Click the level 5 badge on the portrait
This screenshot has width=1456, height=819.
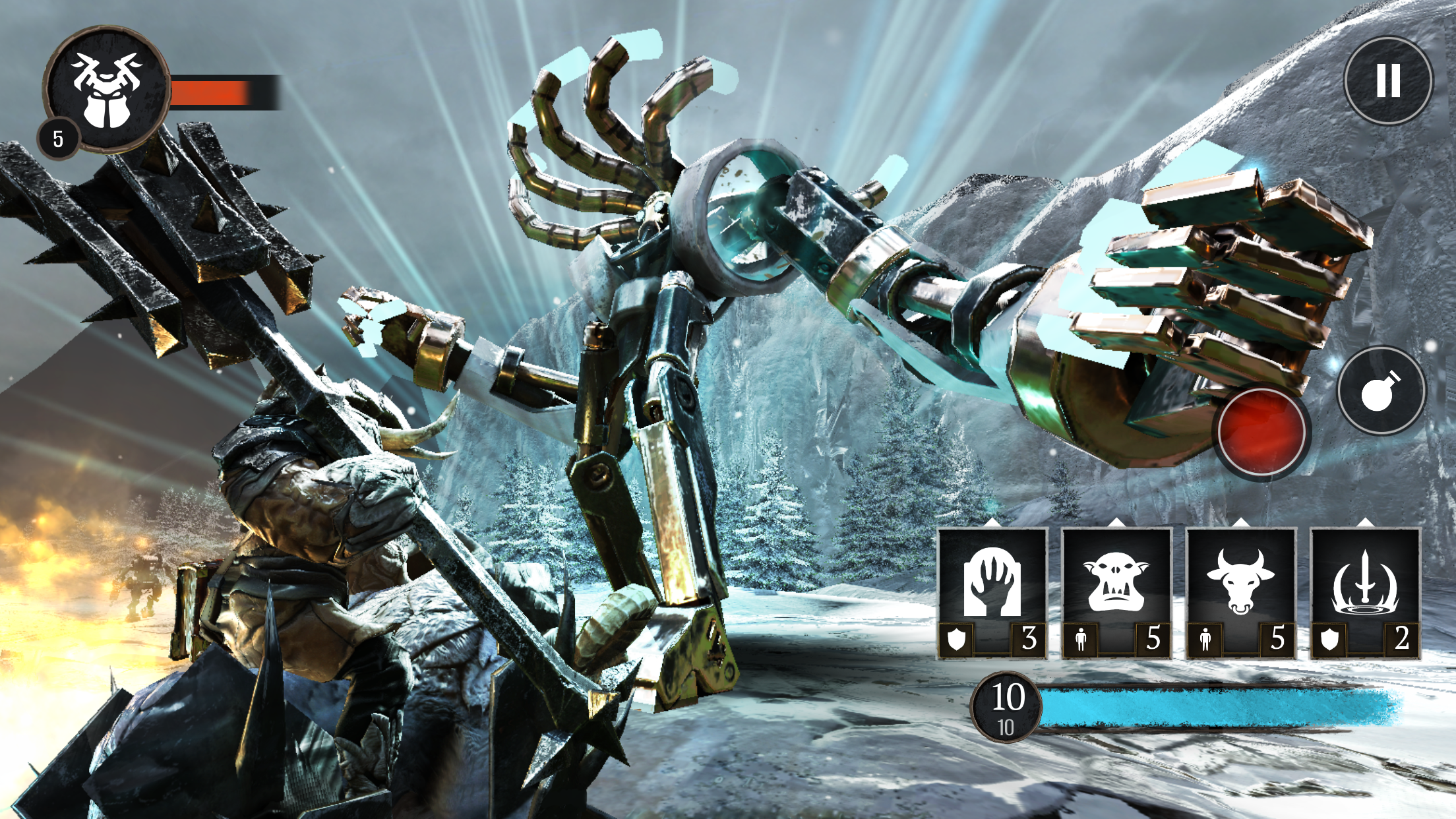point(58,138)
